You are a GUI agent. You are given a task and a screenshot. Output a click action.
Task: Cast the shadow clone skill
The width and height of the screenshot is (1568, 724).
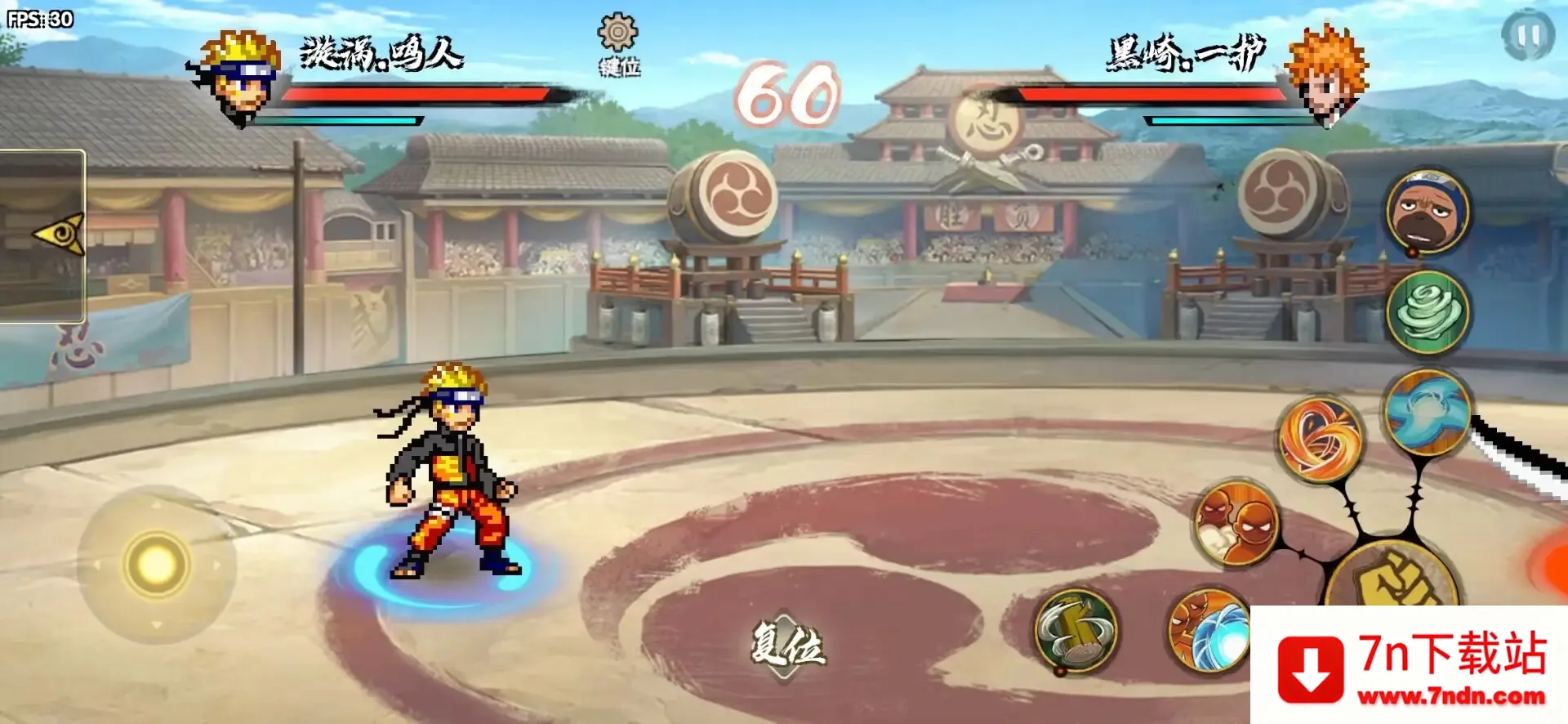(x=1236, y=523)
